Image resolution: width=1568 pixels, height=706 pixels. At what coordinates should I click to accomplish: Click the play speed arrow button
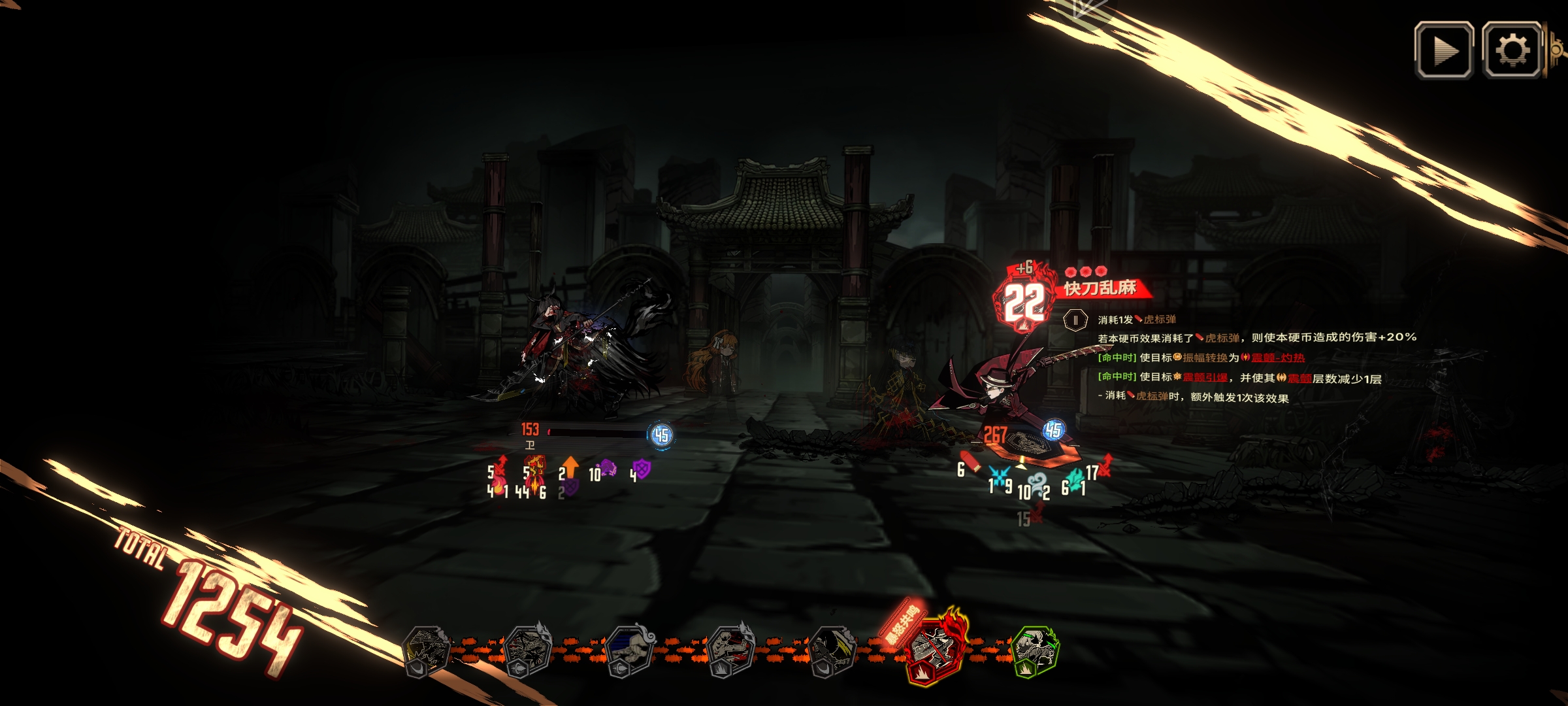1443,50
